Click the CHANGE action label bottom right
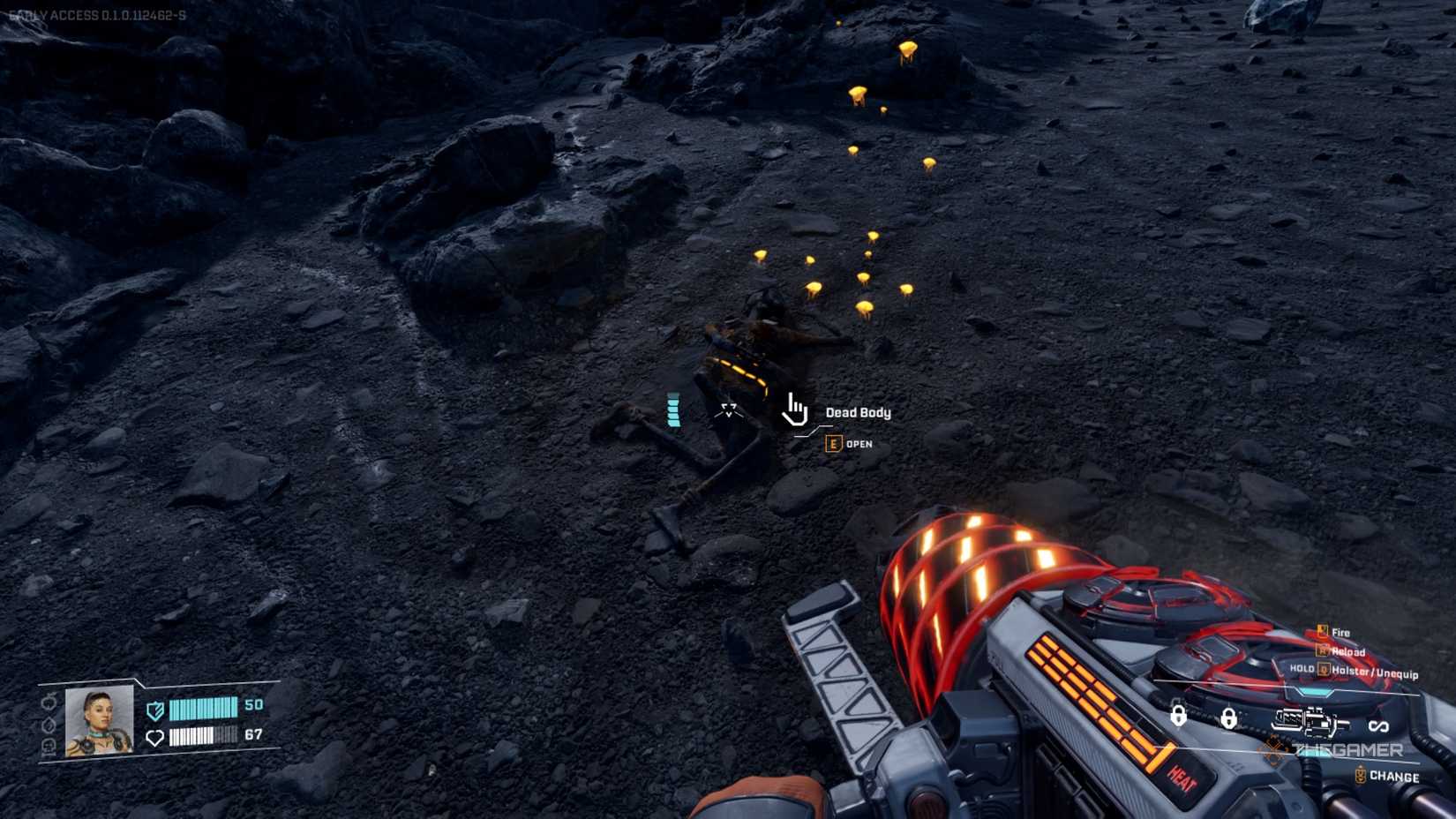The image size is (1456, 819). pyautogui.click(x=1396, y=778)
